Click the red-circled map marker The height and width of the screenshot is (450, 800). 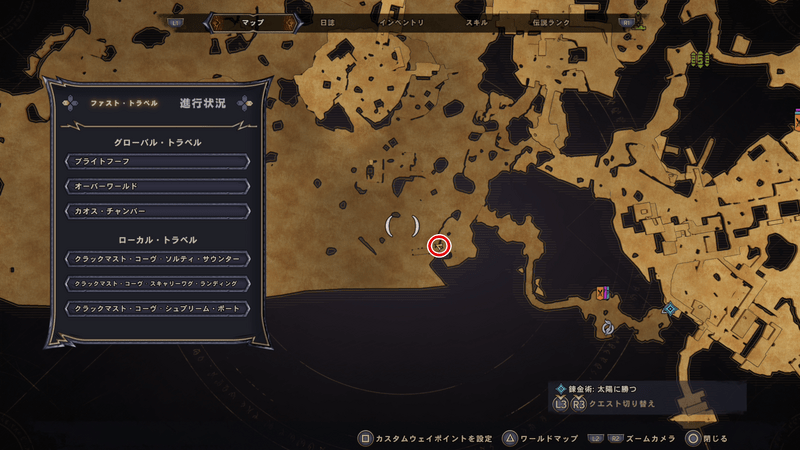[x=439, y=245]
